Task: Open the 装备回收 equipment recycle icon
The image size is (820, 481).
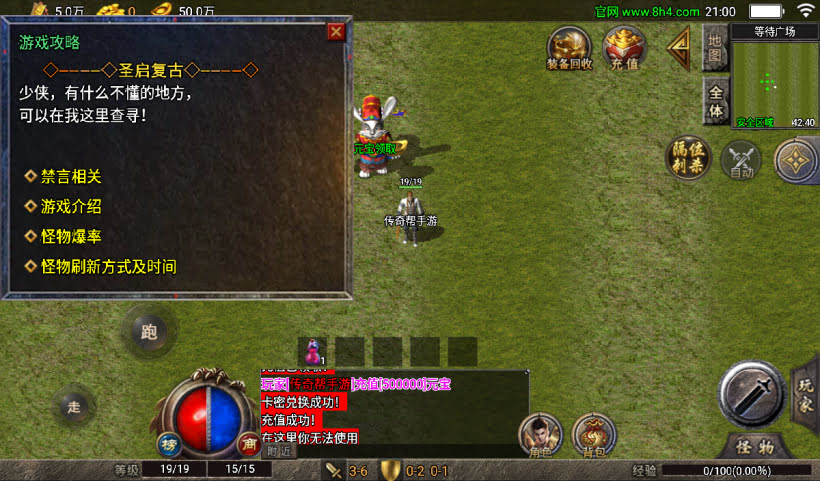Action: point(569,47)
